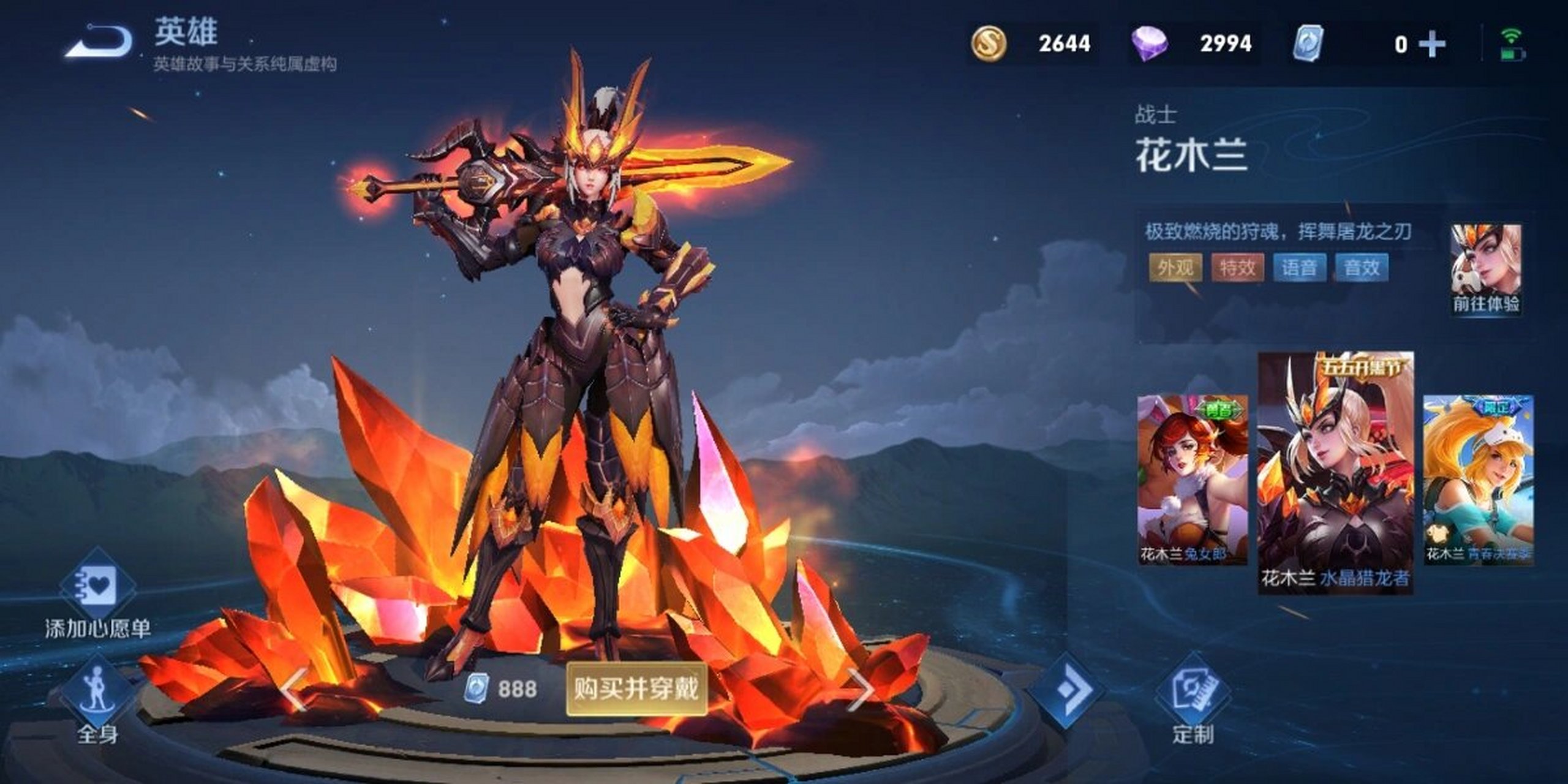Image resolution: width=1568 pixels, height=784 pixels.
Task: Click the 语音 voice tag
Action: click(1299, 268)
